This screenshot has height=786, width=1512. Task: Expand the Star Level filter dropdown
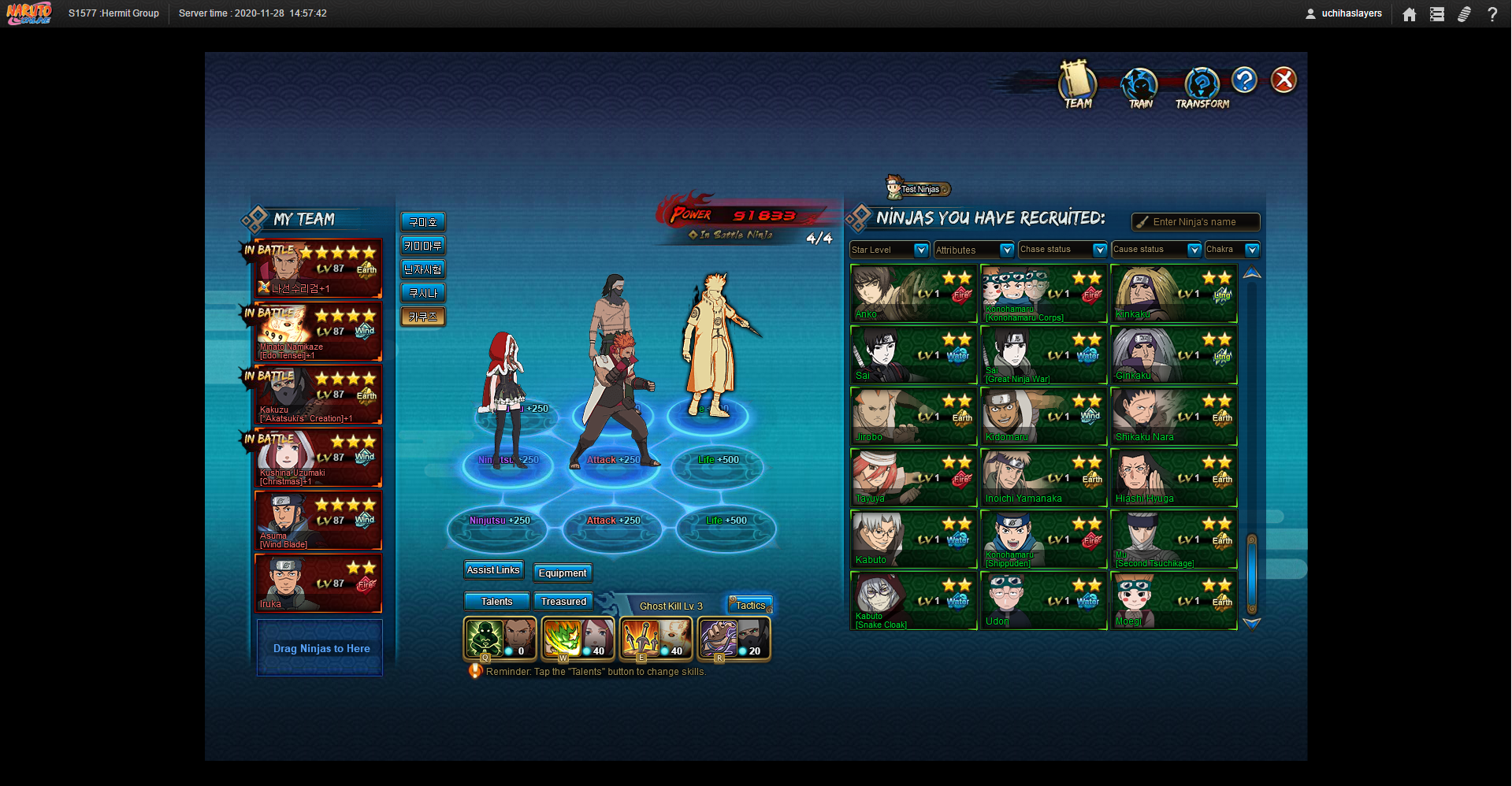pyautogui.click(x=920, y=250)
